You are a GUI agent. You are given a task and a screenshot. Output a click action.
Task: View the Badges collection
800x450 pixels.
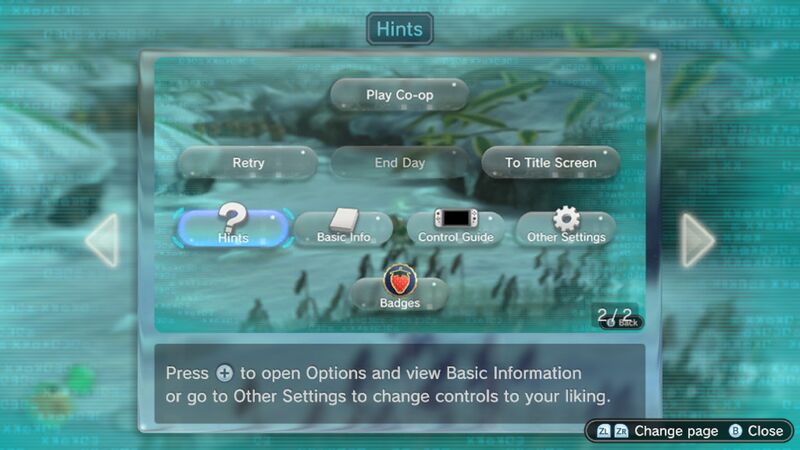[x=399, y=292]
